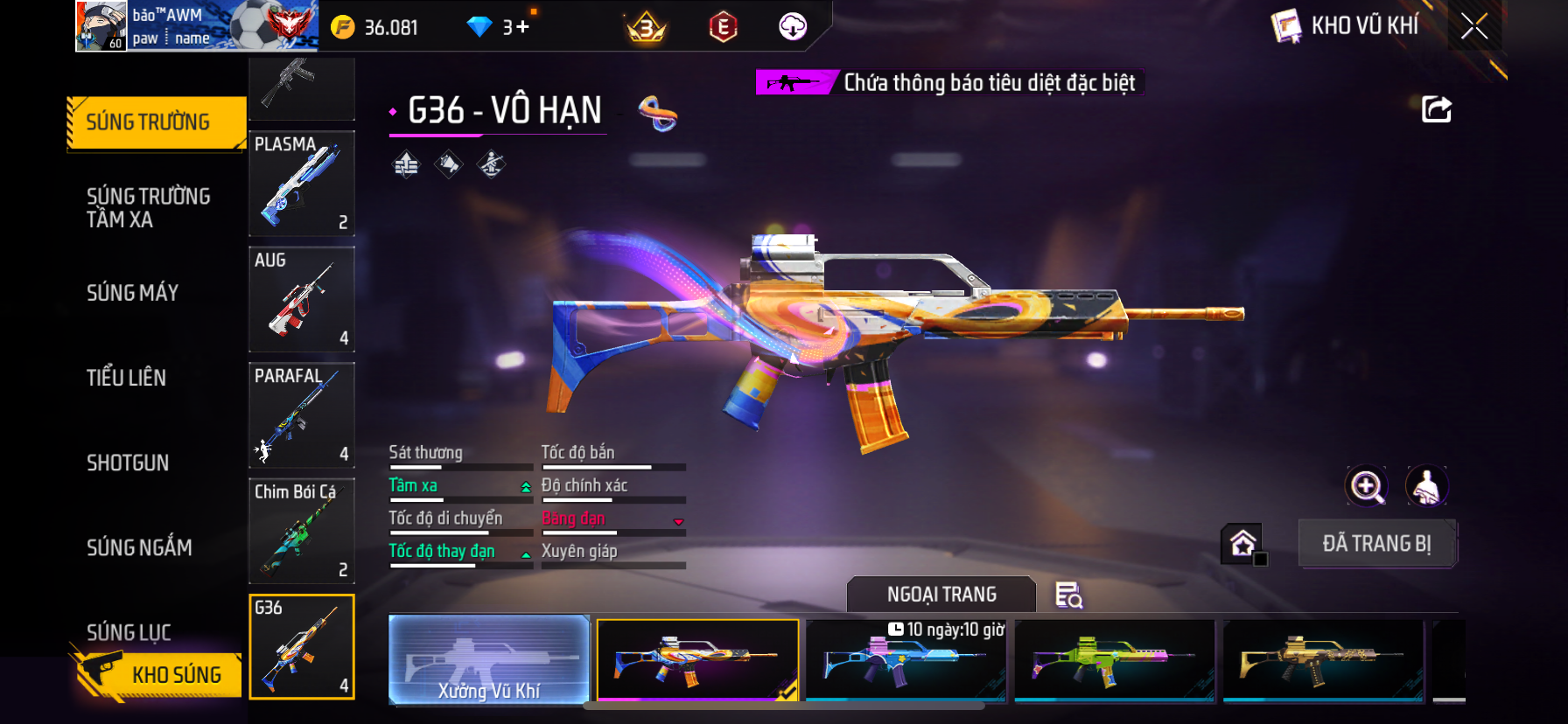Screen dimensions: 1568x724
Task: Select the green G36 skin thumbnail
Action: pos(1115,660)
